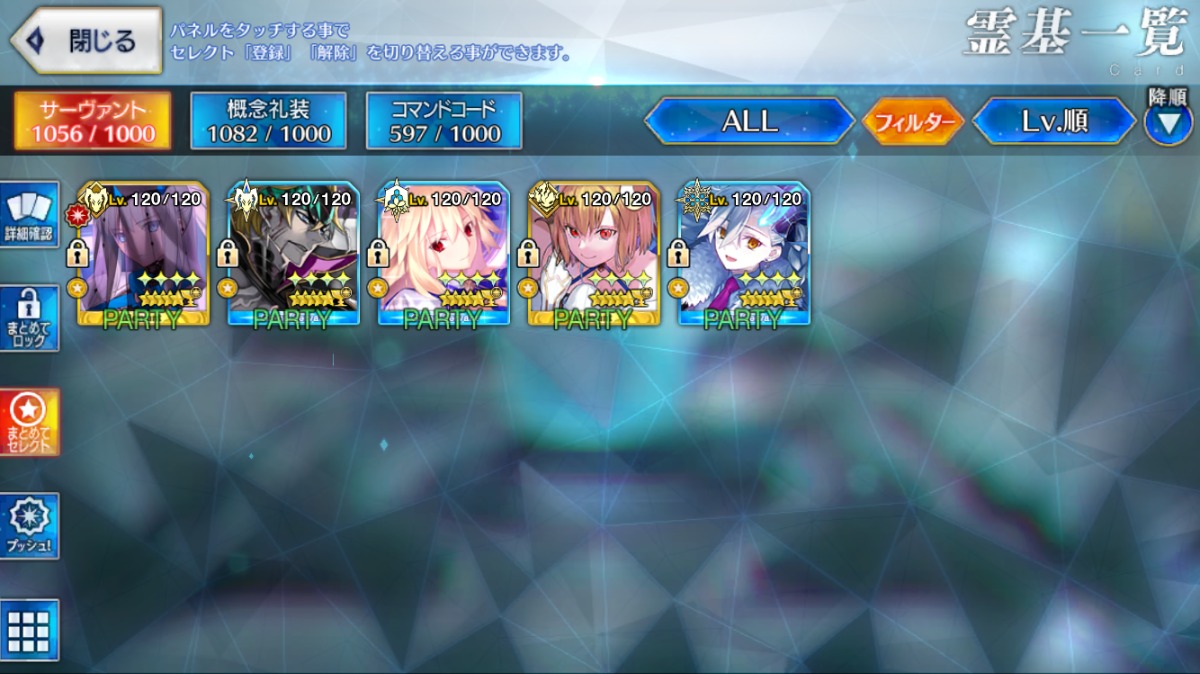The width and height of the screenshot is (1200, 674).
Task: Choose the dark armored servant card
Action: [294, 255]
